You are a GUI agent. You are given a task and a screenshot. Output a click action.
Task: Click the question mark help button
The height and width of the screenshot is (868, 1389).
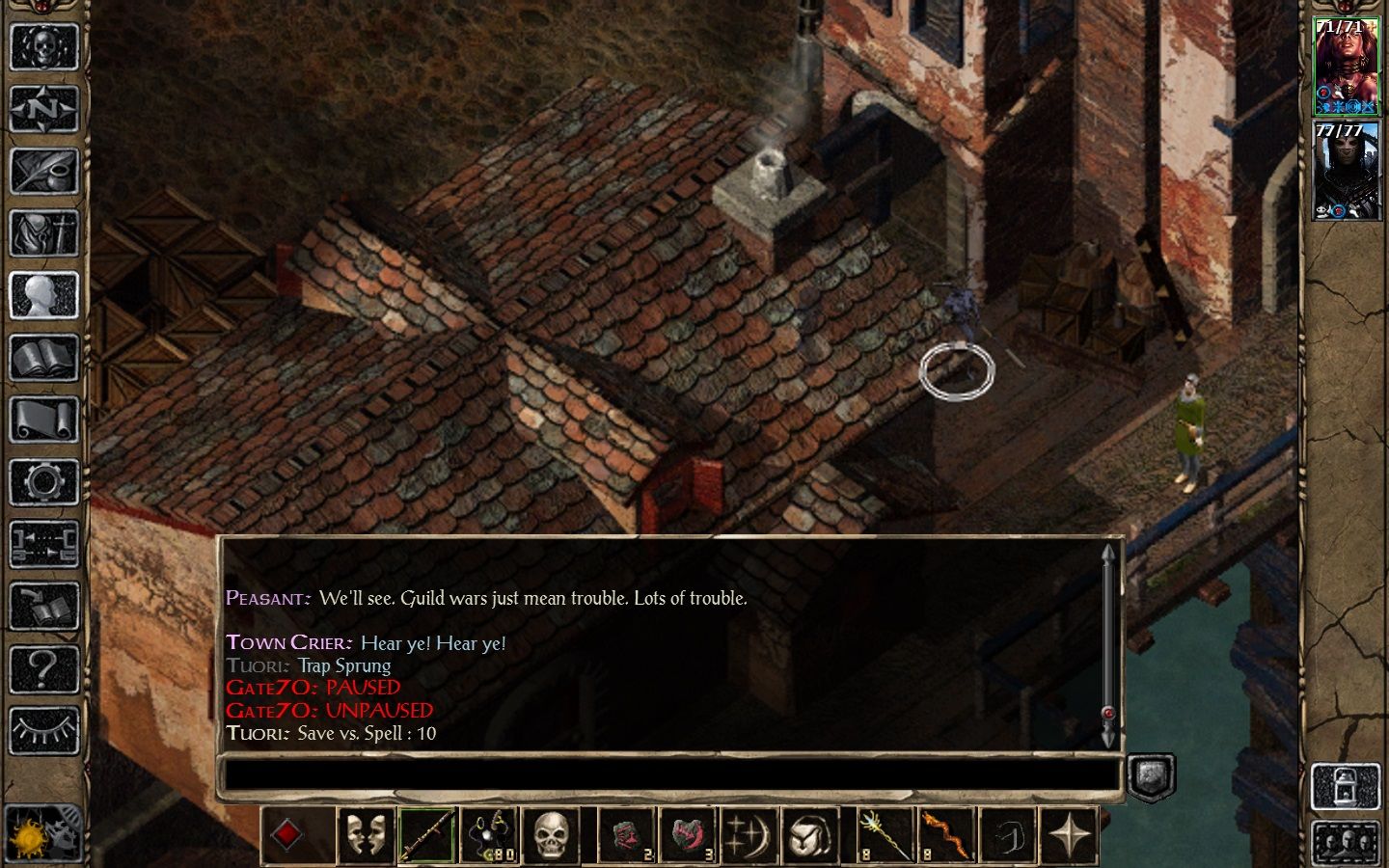pyautogui.click(x=43, y=667)
